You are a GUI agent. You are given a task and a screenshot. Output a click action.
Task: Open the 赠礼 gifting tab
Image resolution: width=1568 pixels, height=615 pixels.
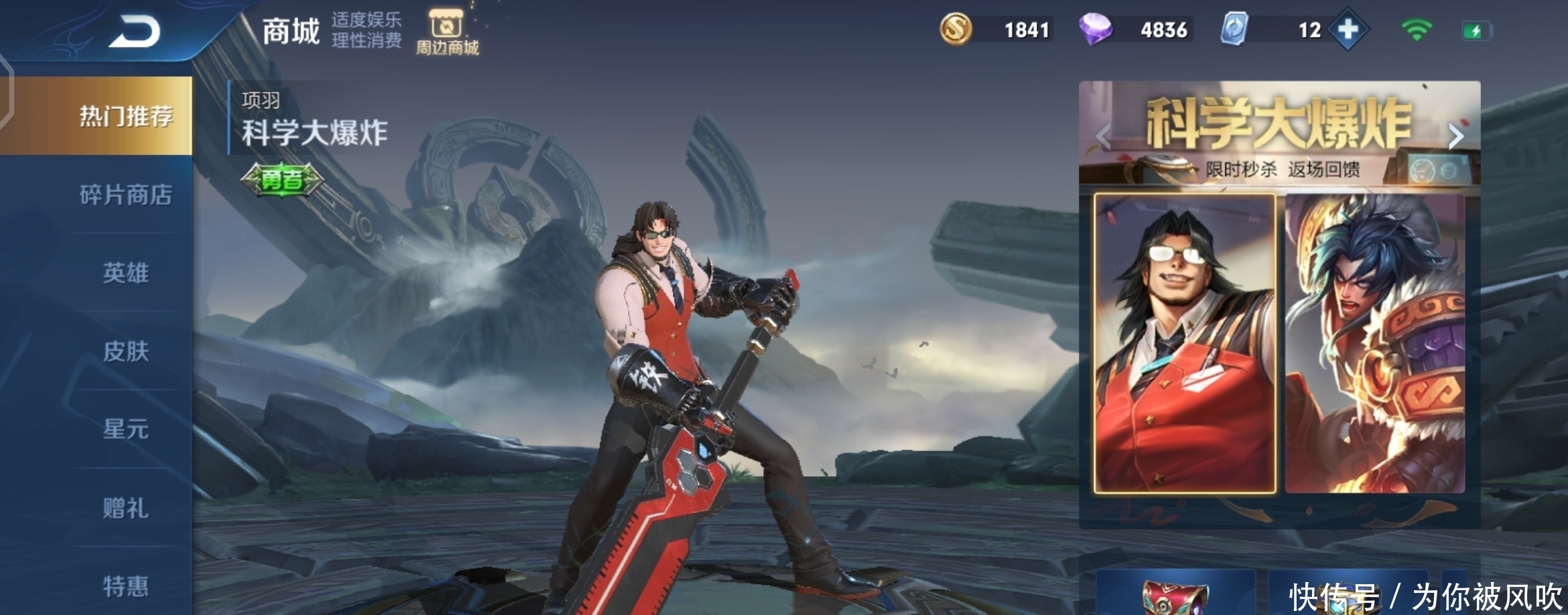point(125,508)
